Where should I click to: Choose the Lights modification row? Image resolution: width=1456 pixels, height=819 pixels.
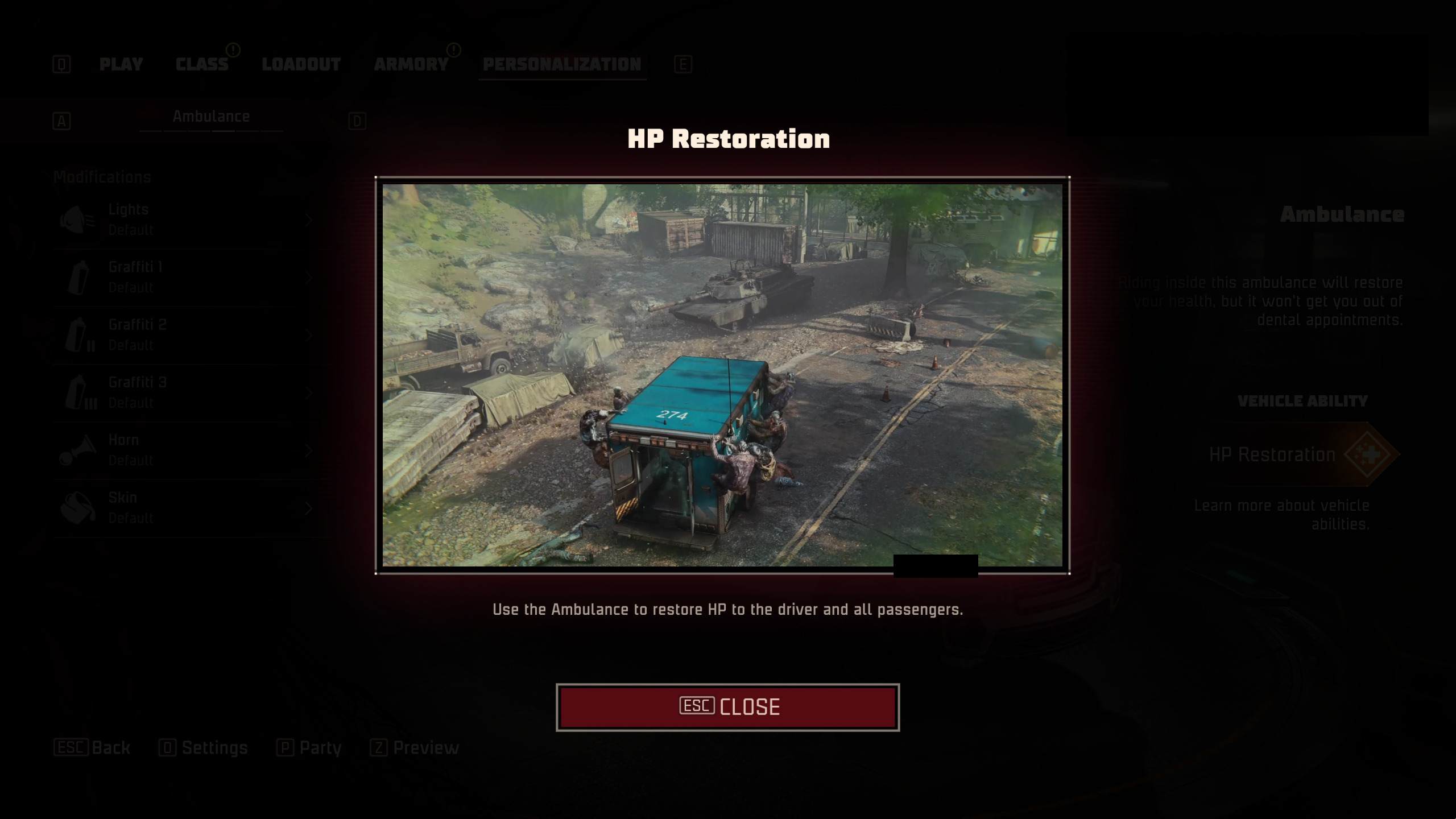click(x=188, y=220)
